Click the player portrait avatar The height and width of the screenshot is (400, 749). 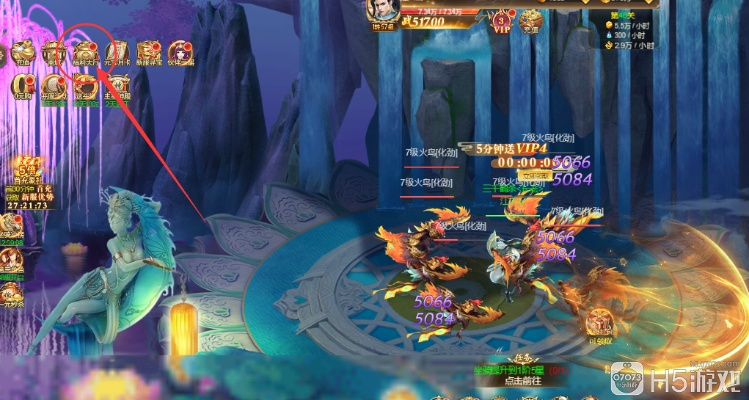(380, 12)
